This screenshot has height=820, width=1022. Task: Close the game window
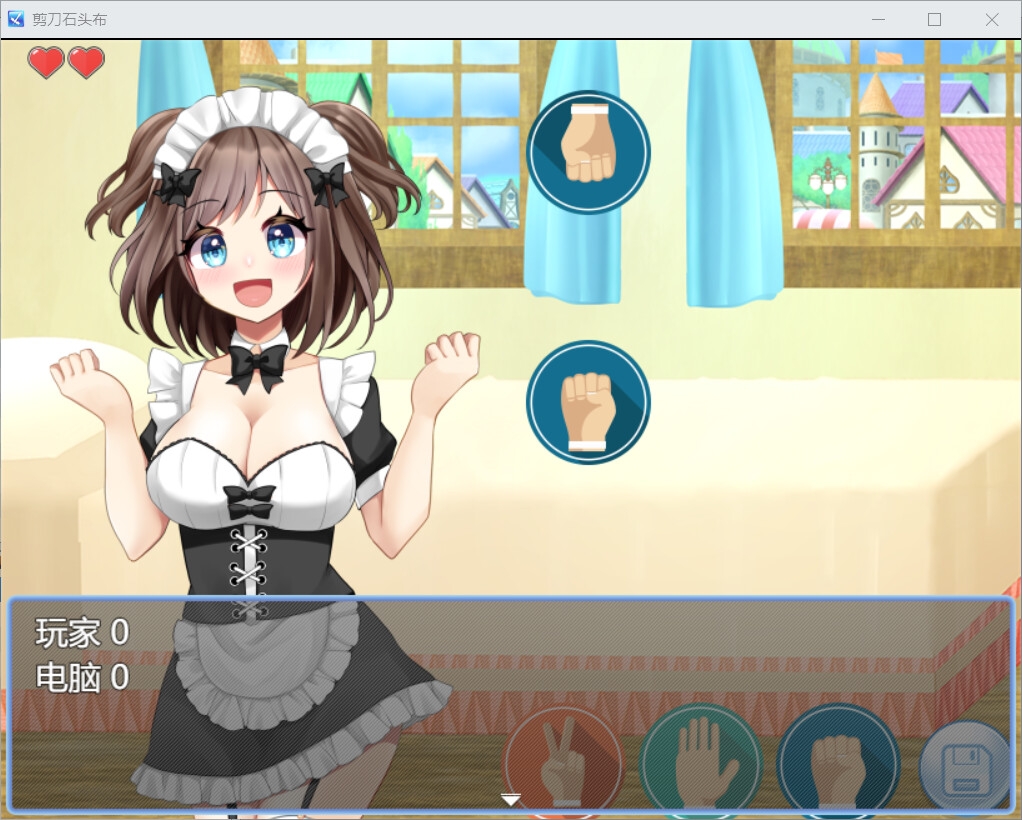point(991,19)
